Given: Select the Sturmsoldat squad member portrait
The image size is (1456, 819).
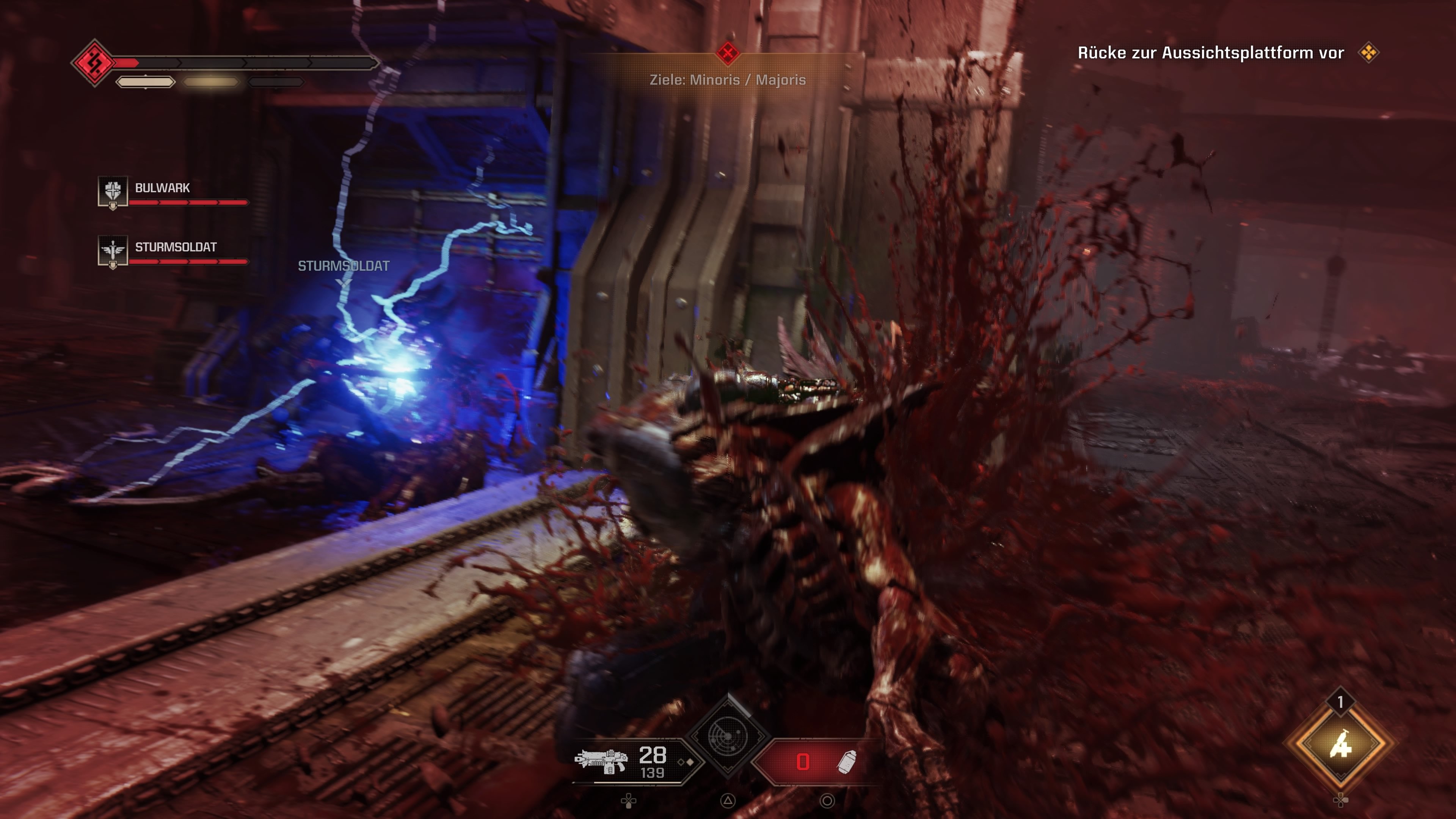Looking at the screenshot, I should (113, 250).
